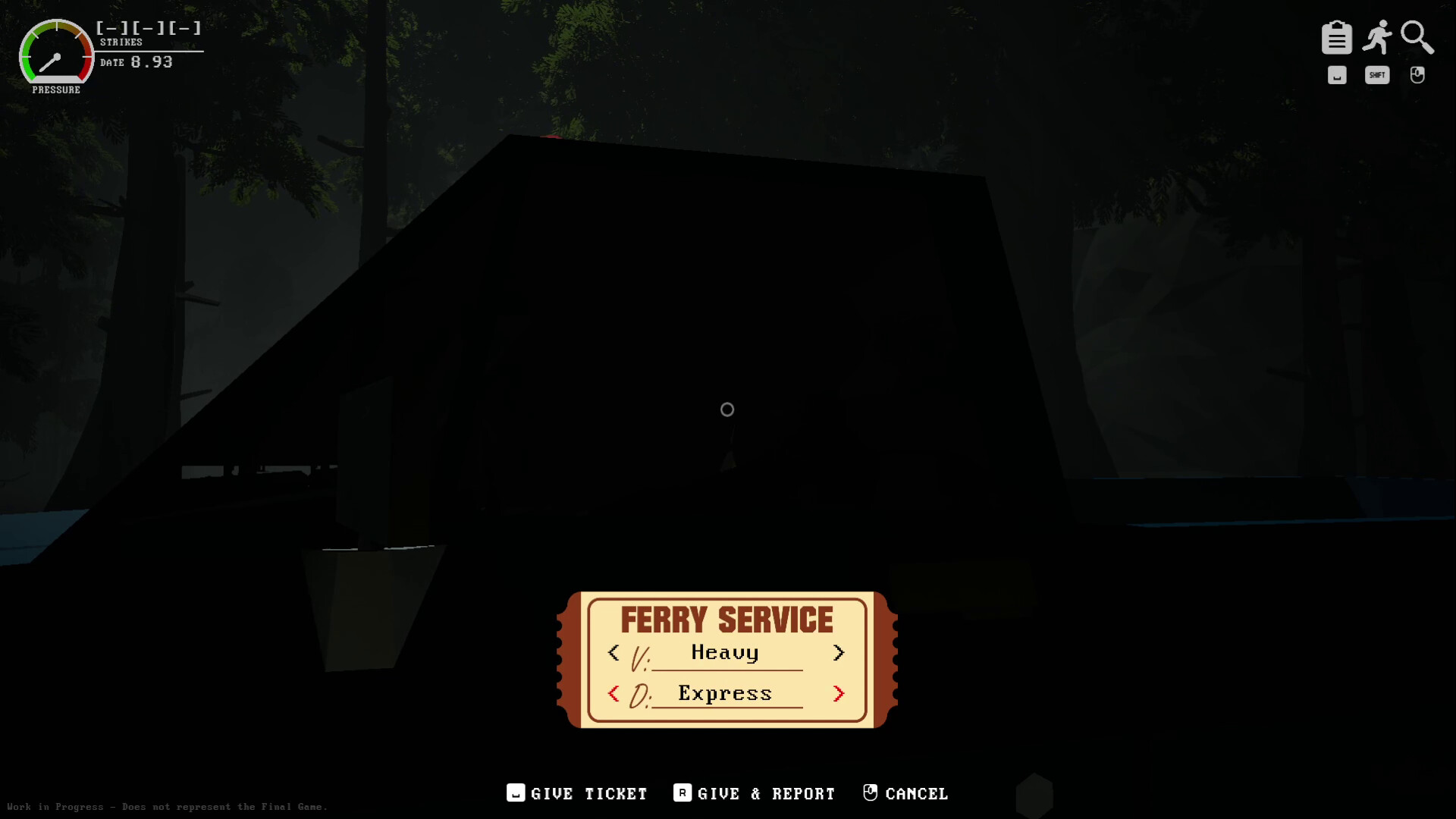This screenshot has width=1456, height=819.
Task: Click the R key icon beside GIVE & REPORT
Action: pyautogui.click(x=681, y=793)
